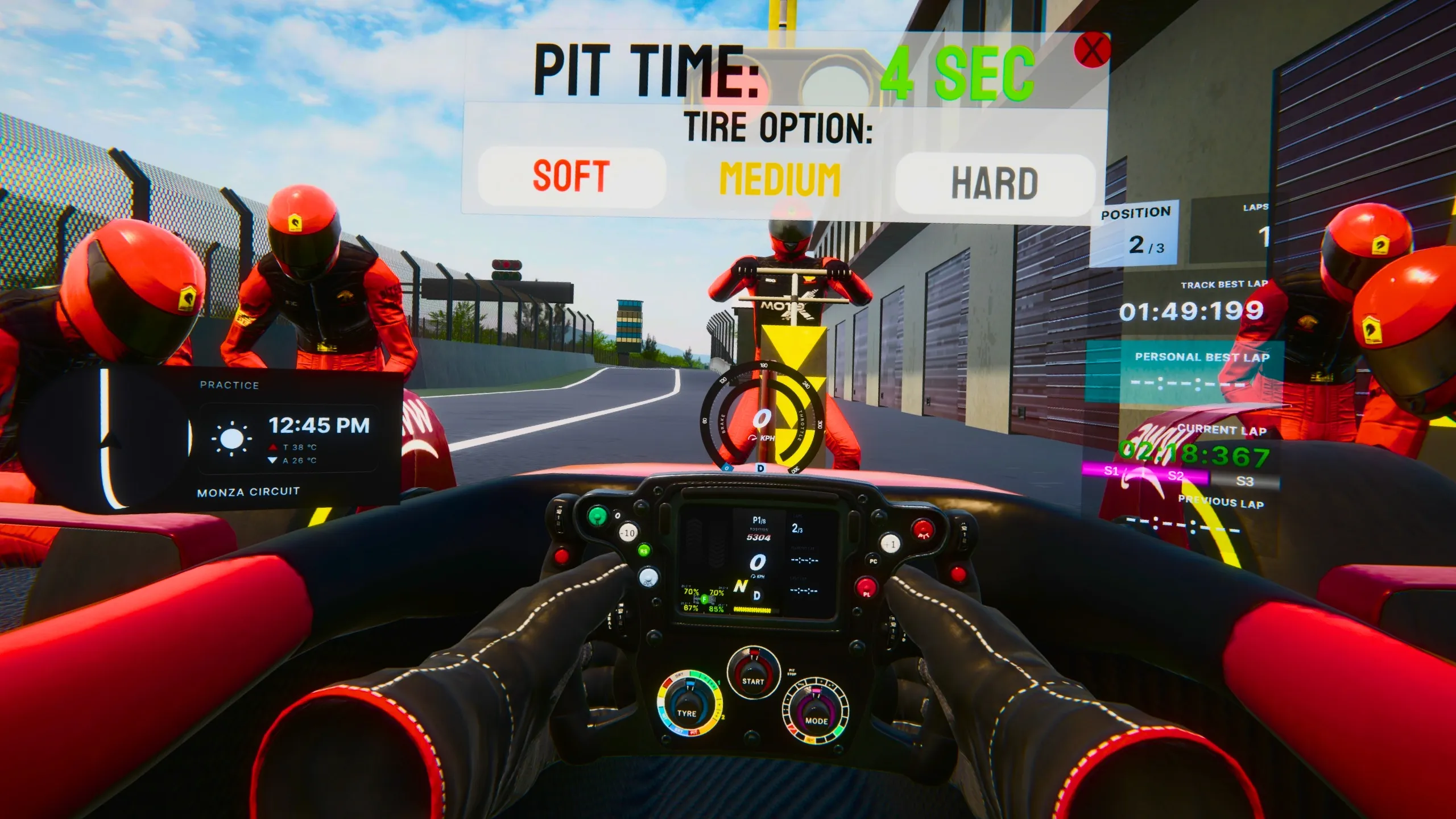The height and width of the screenshot is (819, 1456).
Task: Pick the HARD tire option
Action: pyautogui.click(x=995, y=184)
